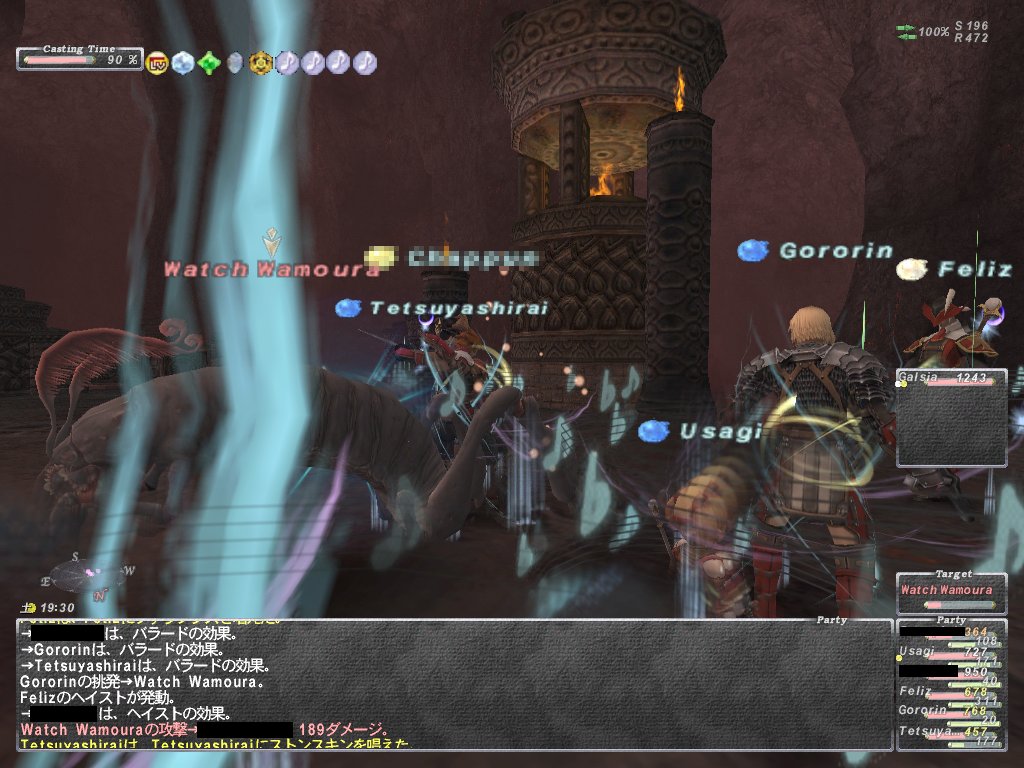Inspect the pale blue crystal buff icon
Screen dimensions: 1024x768
182,63
